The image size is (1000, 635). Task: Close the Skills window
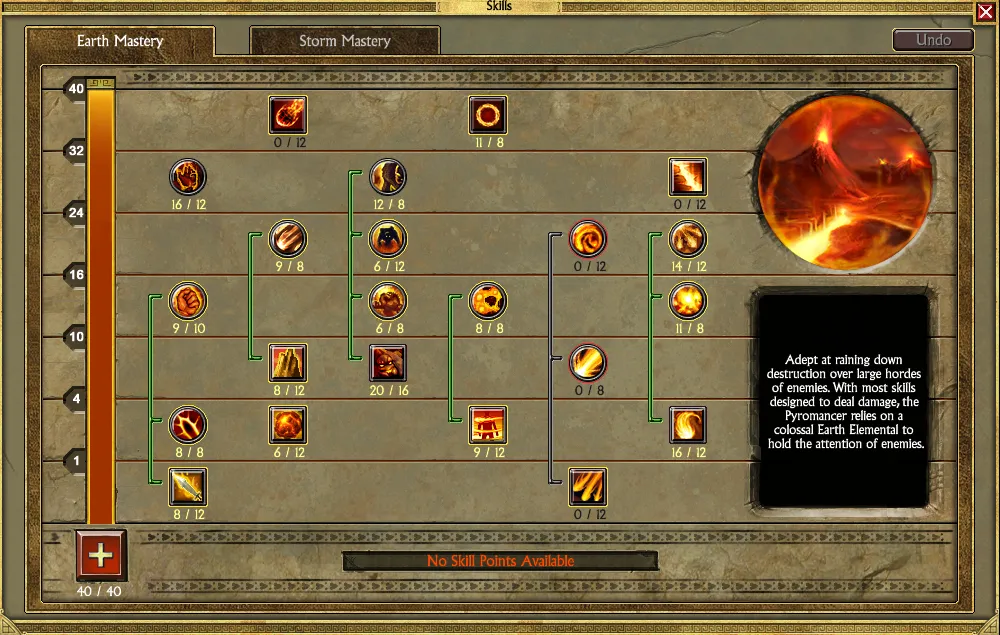[985, 11]
